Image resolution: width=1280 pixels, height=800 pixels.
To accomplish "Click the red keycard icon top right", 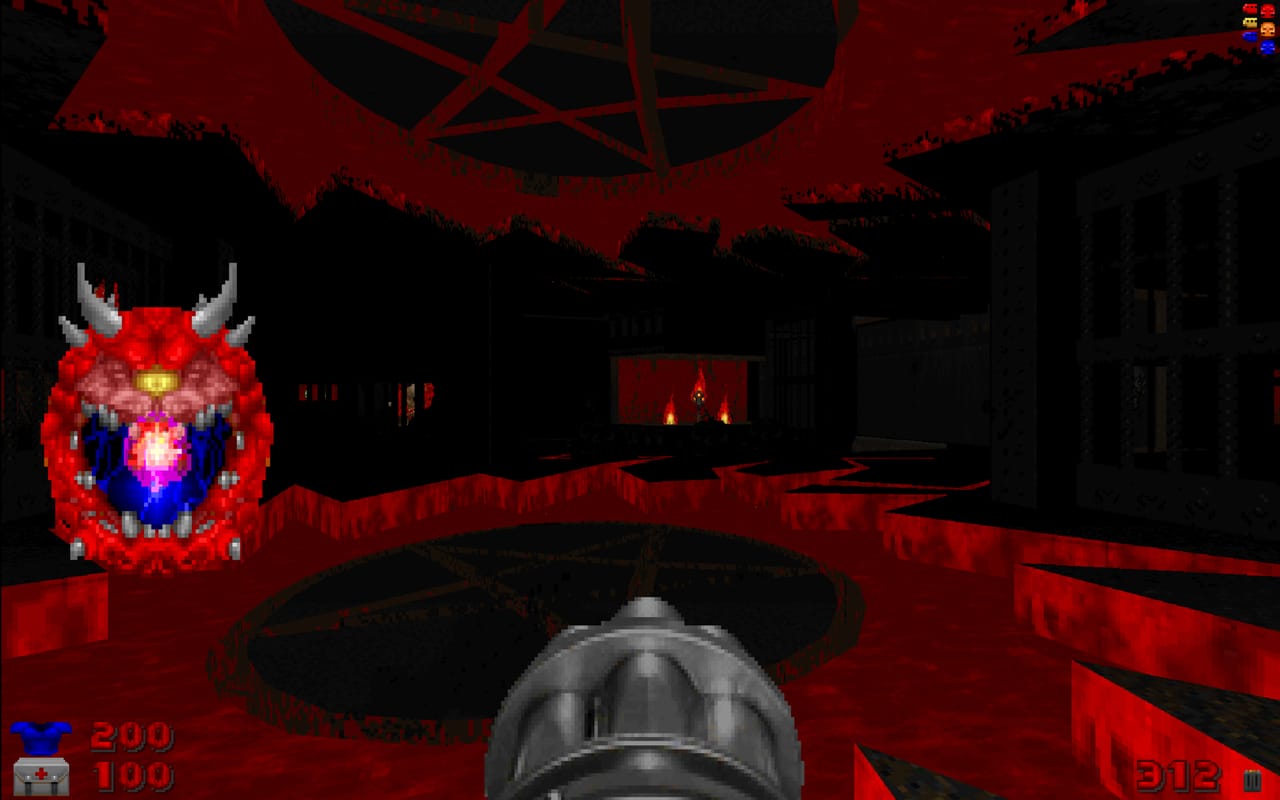I will [1250, 8].
